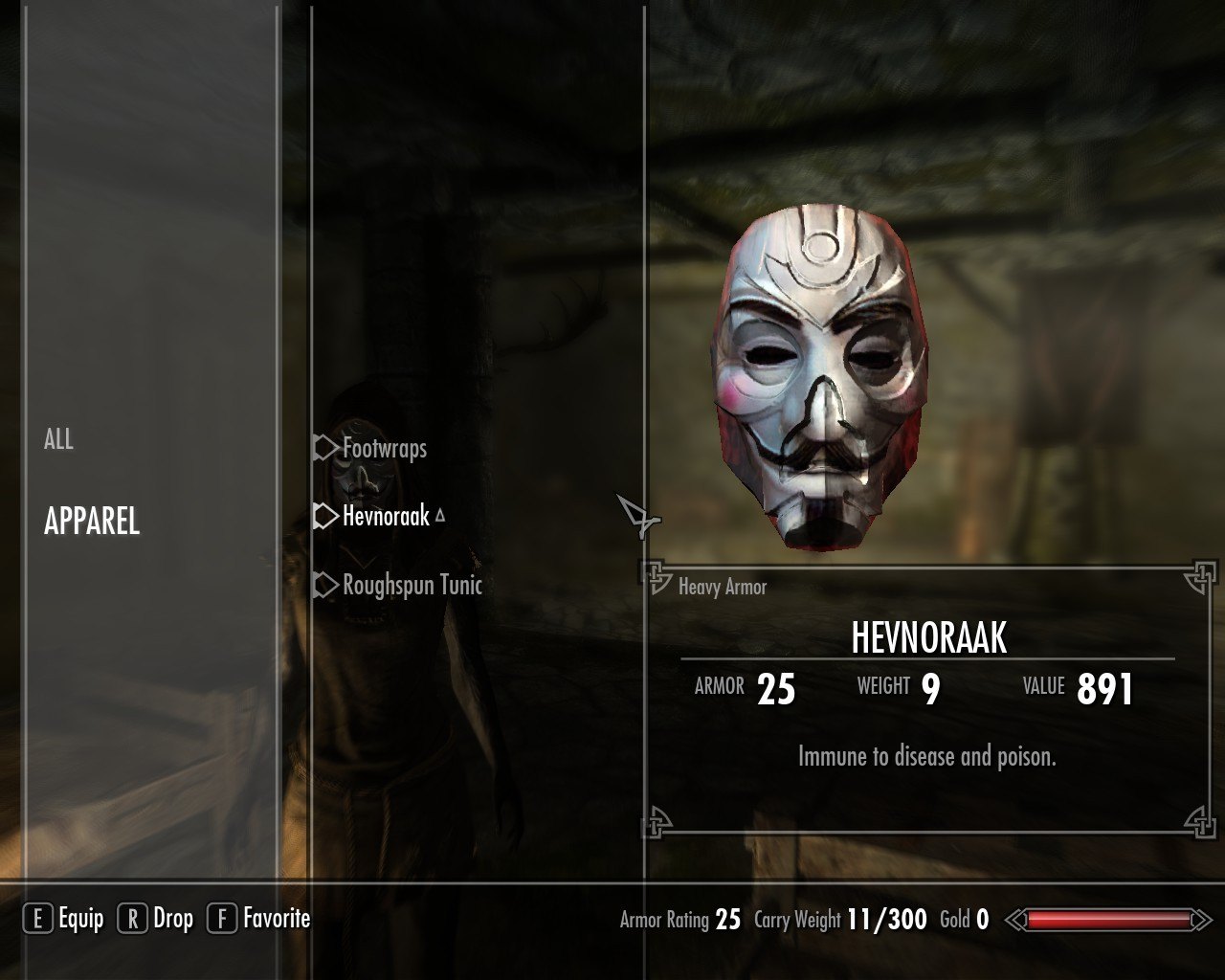The height and width of the screenshot is (980, 1225).
Task: Choose Footwraps in the item list
Action: (x=384, y=448)
